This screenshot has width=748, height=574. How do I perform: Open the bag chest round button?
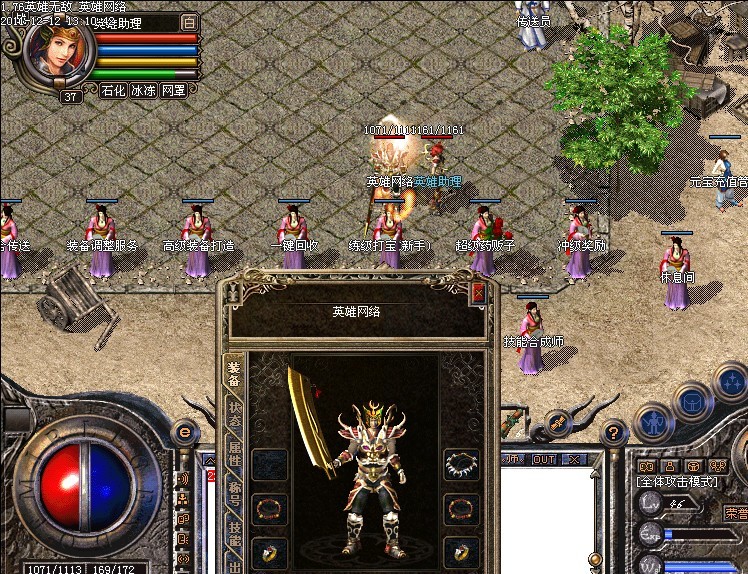[x=692, y=403]
